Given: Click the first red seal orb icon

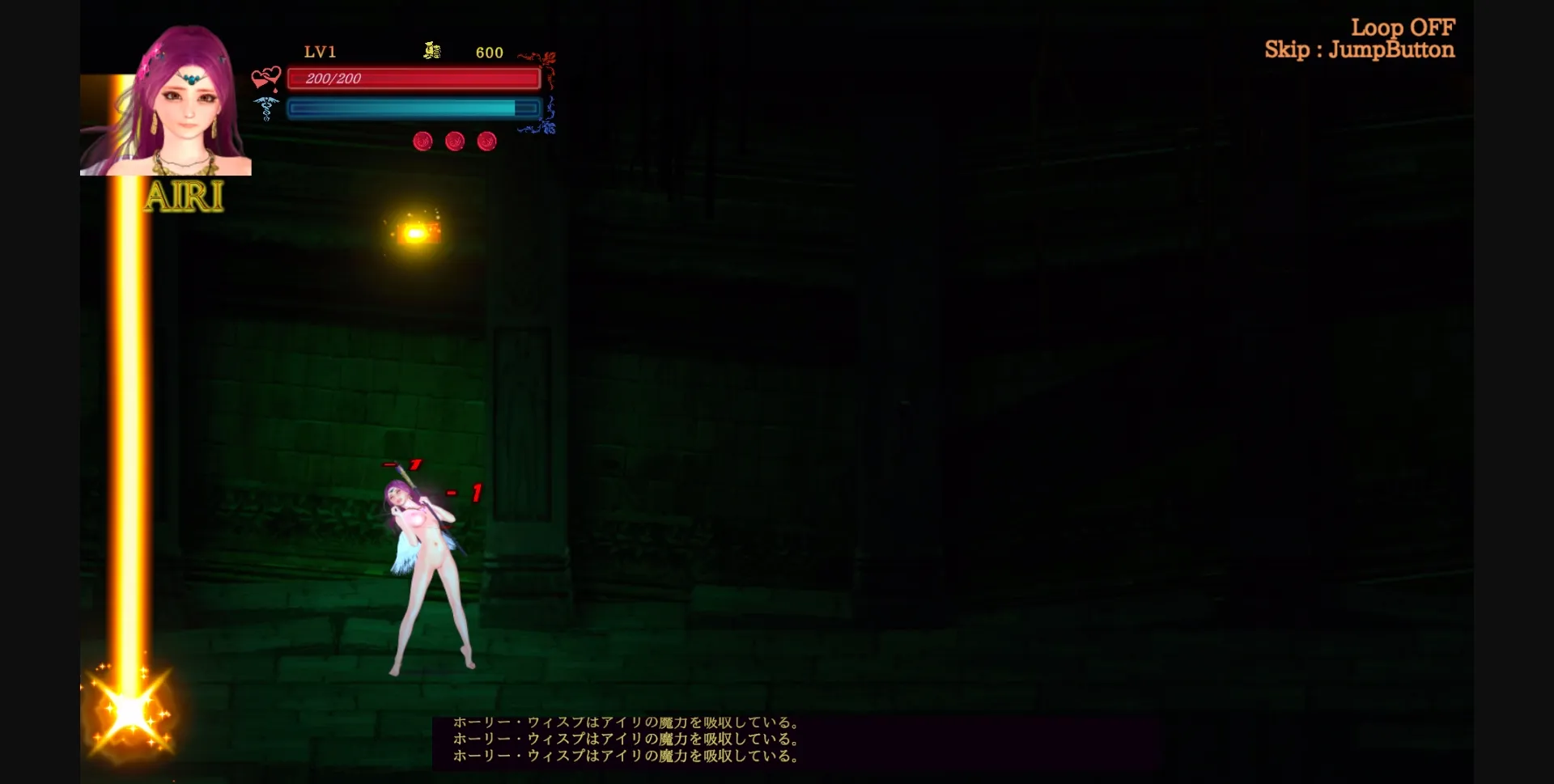Looking at the screenshot, I should (x=422, y=141).
